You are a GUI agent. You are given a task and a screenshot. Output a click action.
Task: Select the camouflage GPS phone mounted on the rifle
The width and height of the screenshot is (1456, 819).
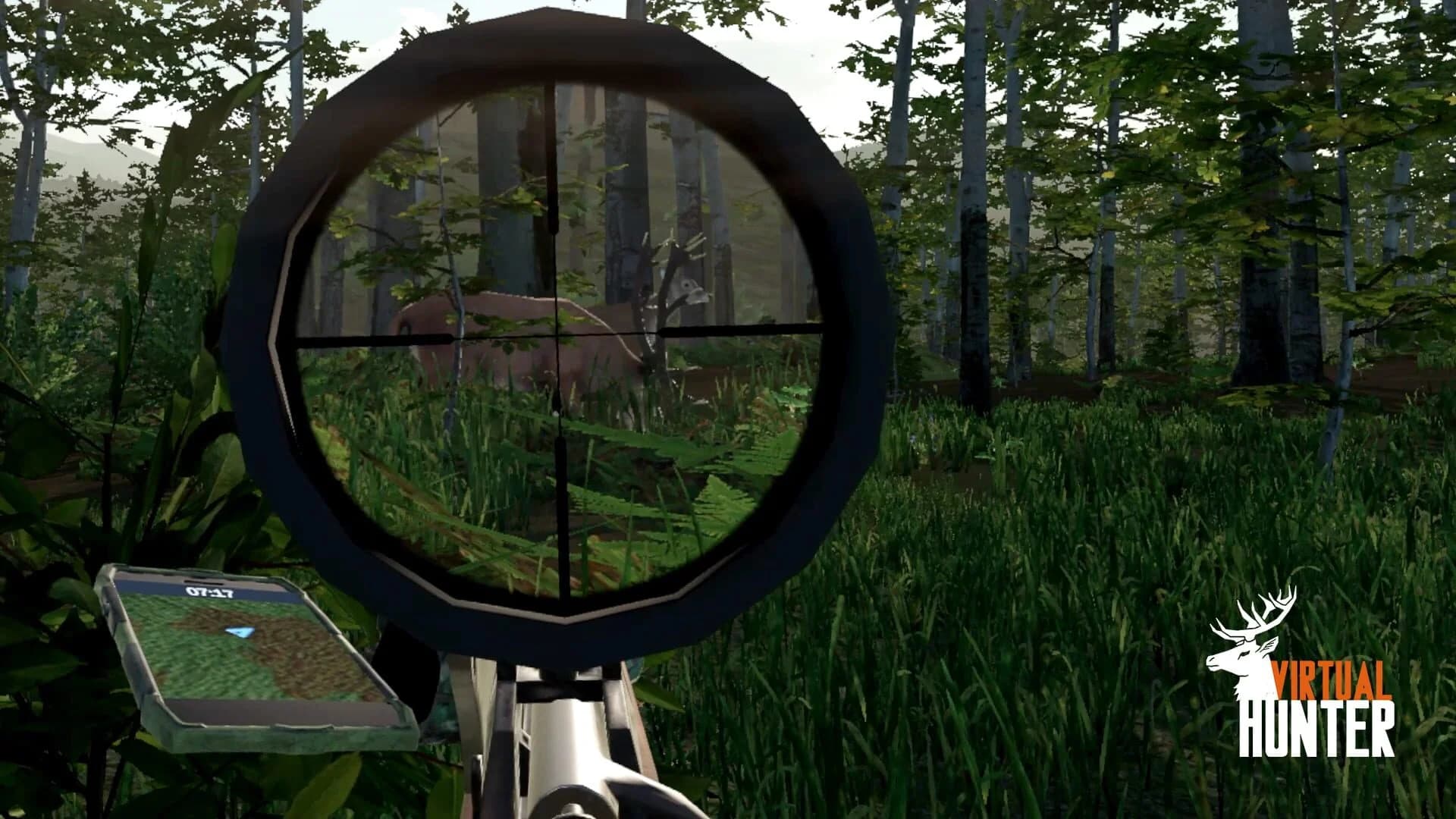pyautogui.click(x=250, y=660)
